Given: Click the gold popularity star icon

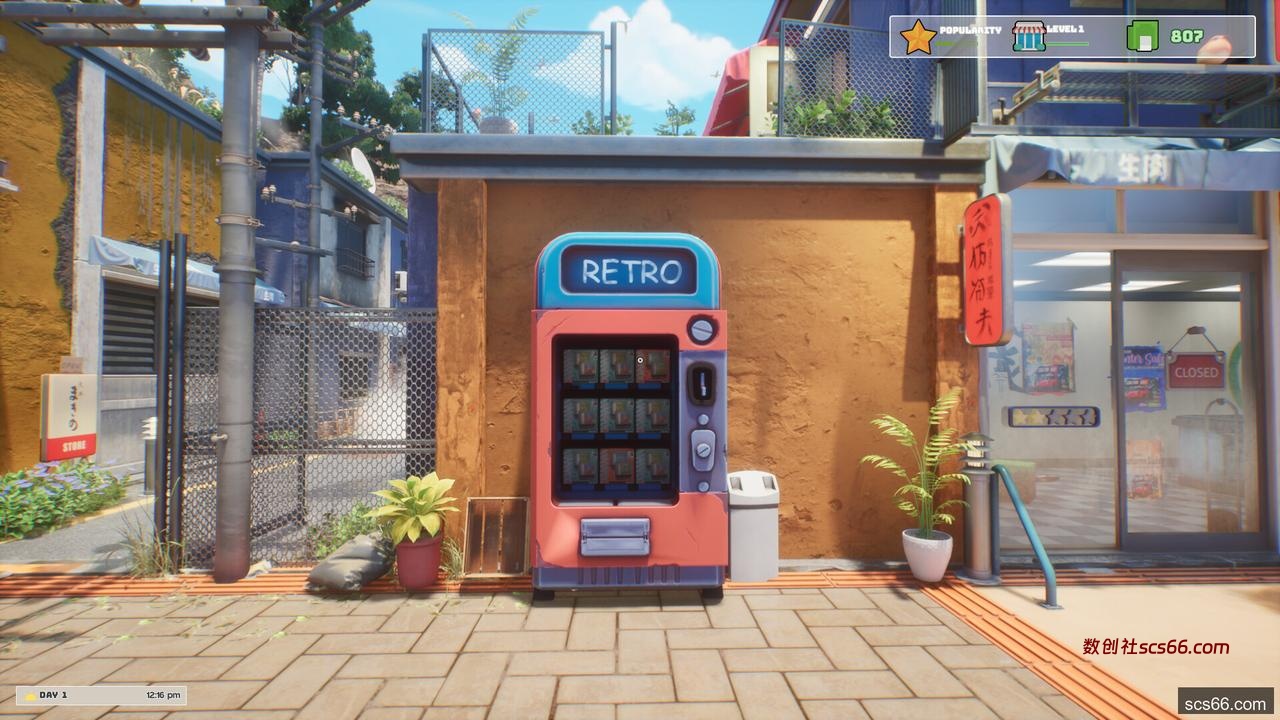Looking at the screenshot, I should point(917,37).
